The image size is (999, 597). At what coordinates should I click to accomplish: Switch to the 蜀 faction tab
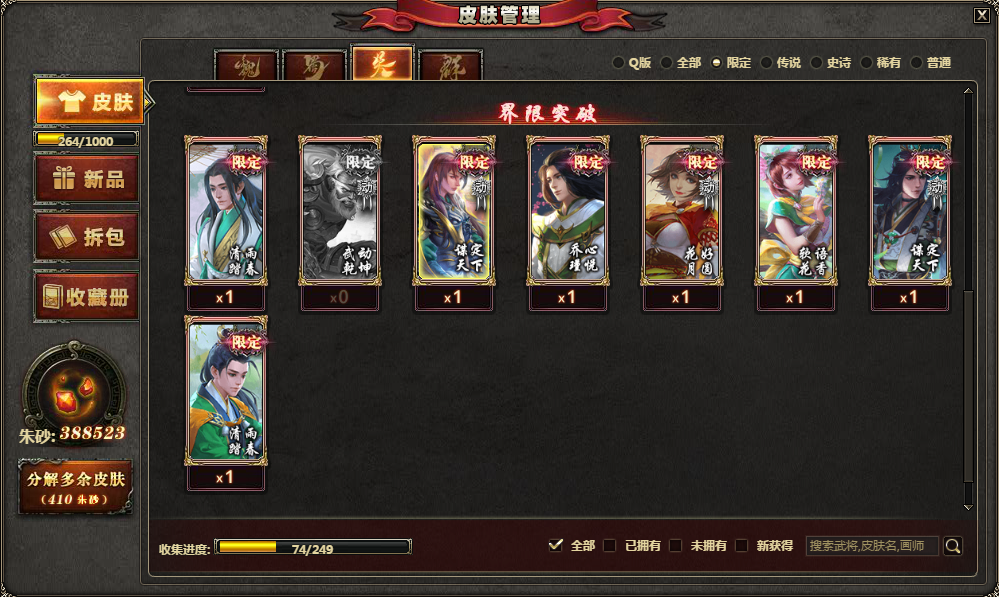coord(314,66)
